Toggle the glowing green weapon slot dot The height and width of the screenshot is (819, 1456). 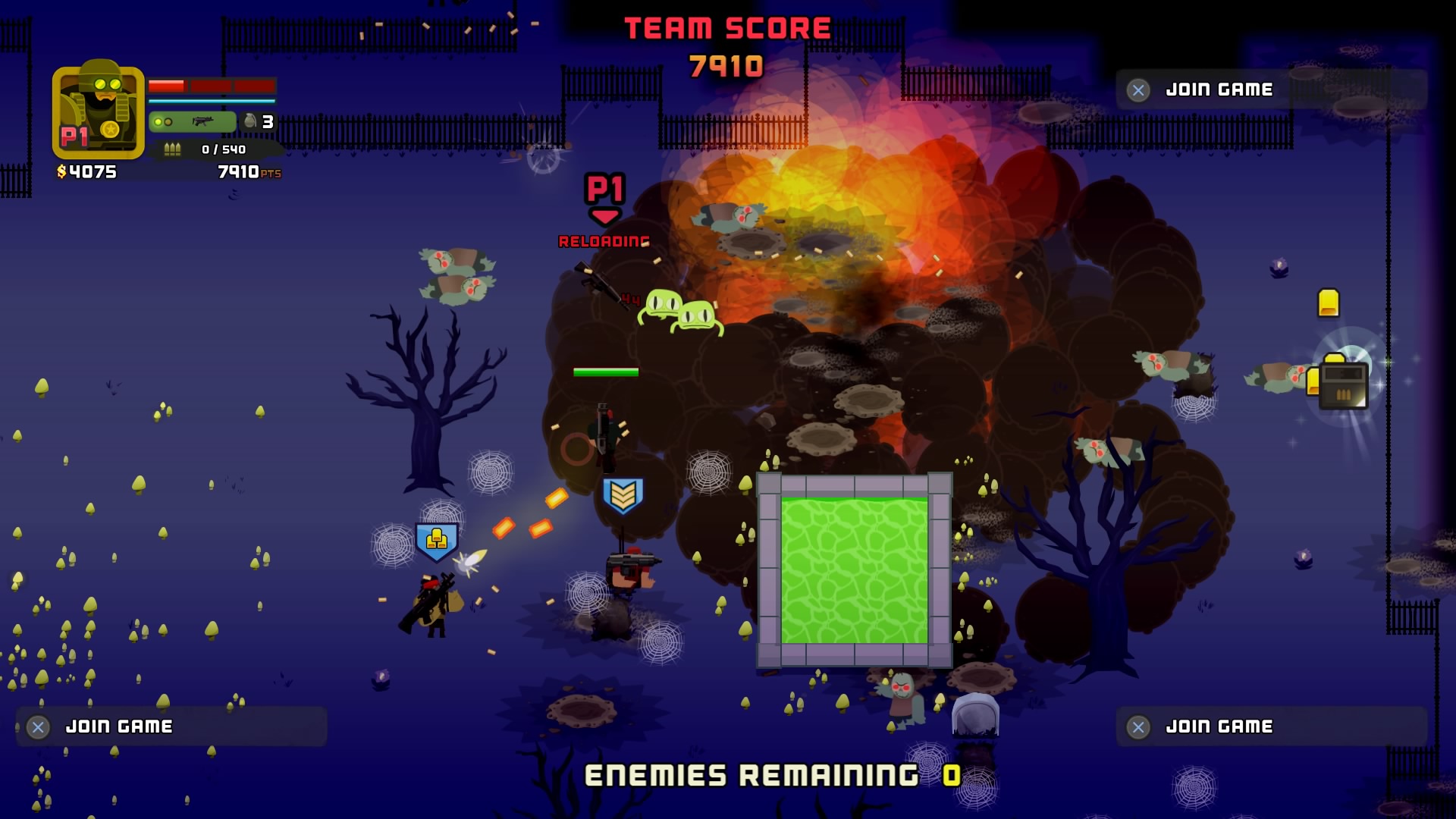158,121
